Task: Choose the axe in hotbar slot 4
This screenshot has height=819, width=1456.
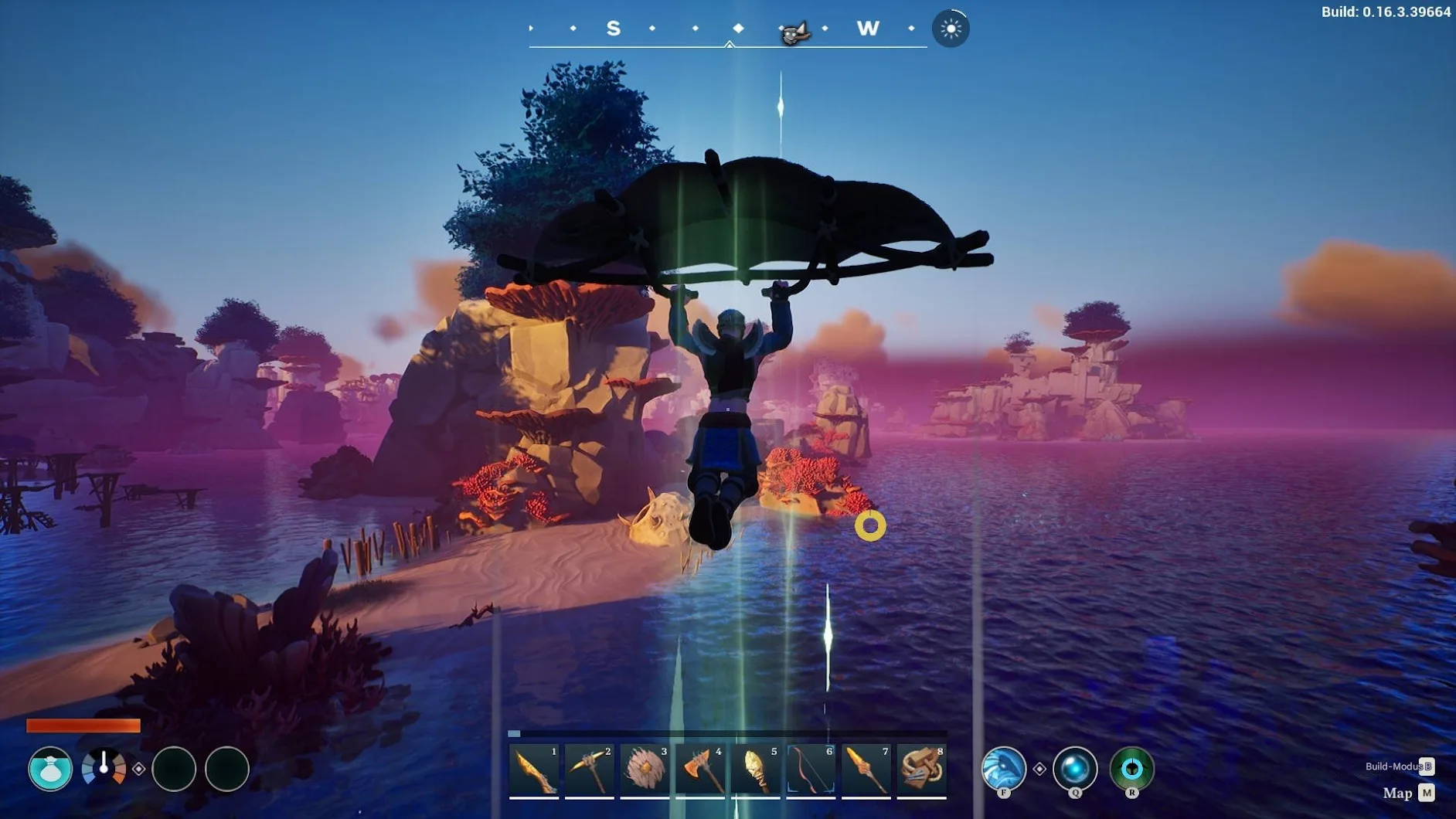Action: point(700,770)
